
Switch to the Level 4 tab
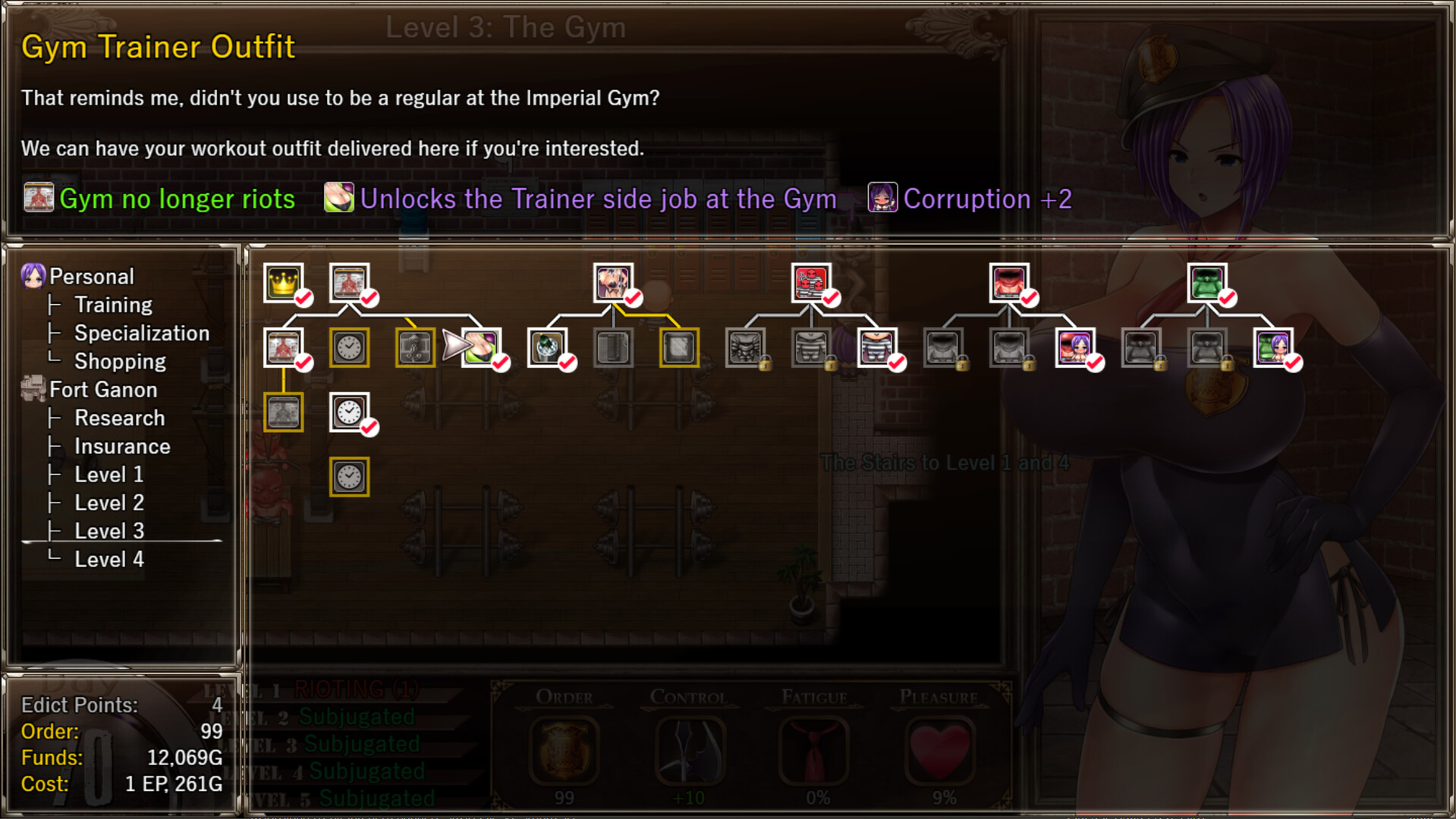tap(110, 559)
